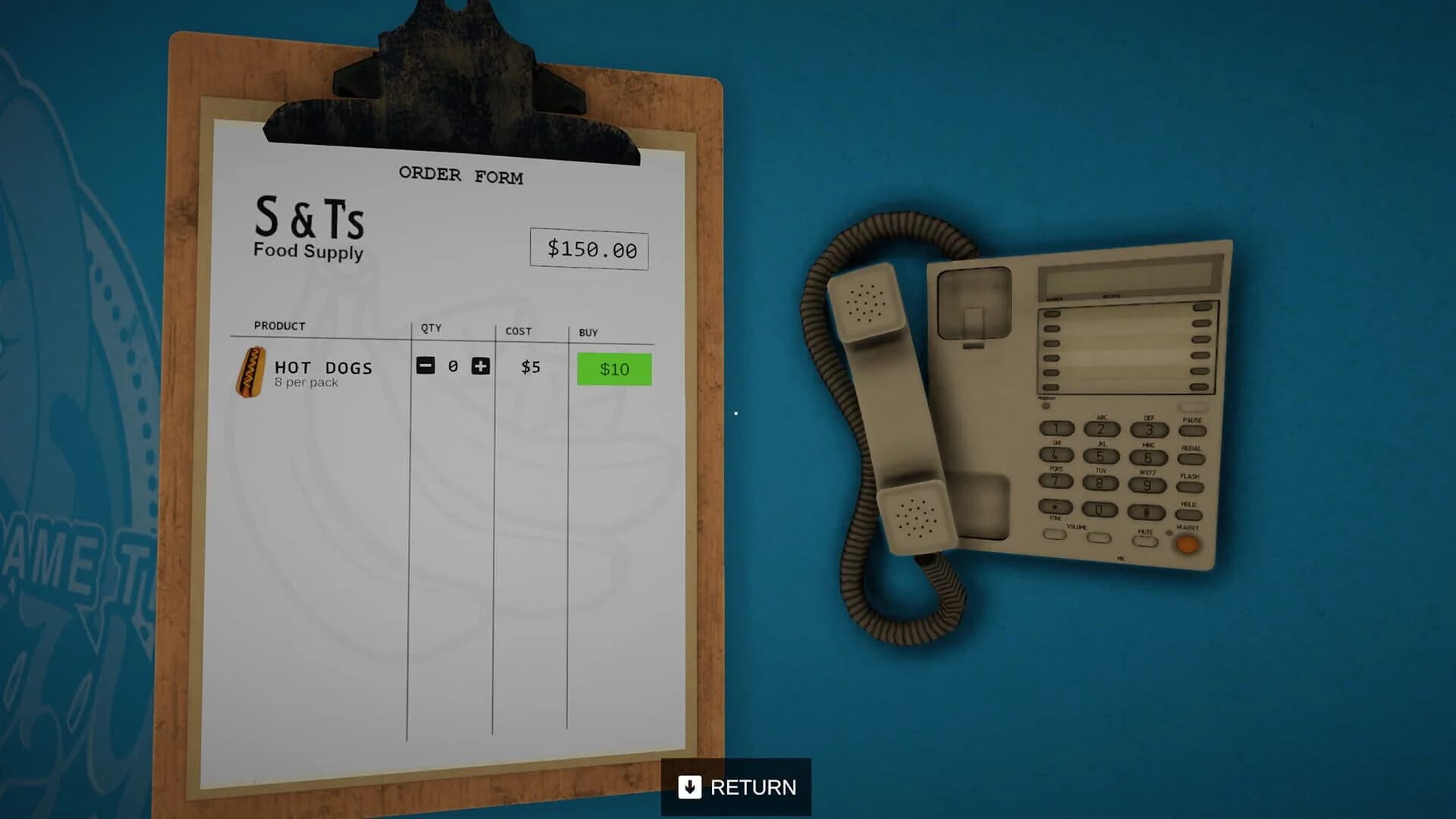Viewport: 1456px width, 819px height.
Task: Increase hot dog quantity with the plus
Action: click(479, 366)
